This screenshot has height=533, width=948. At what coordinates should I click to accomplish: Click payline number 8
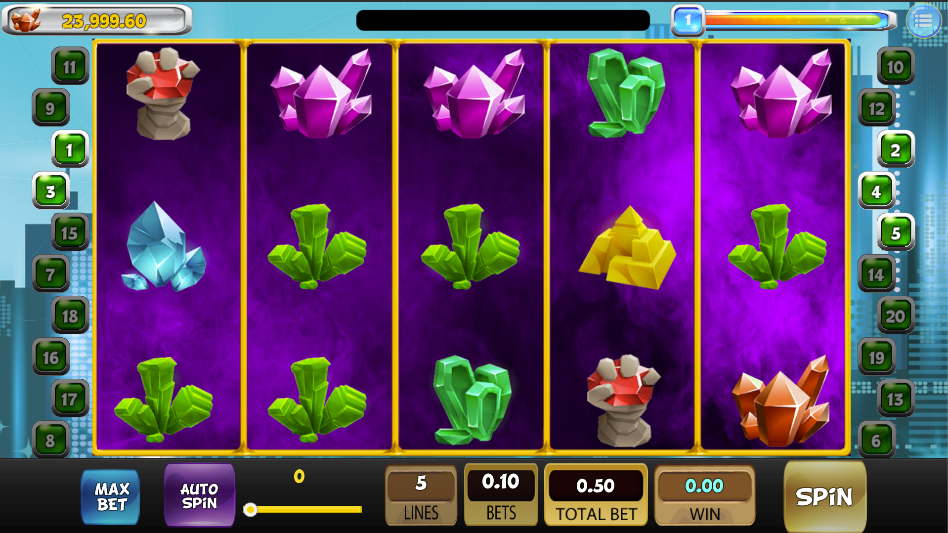point(50,439)
